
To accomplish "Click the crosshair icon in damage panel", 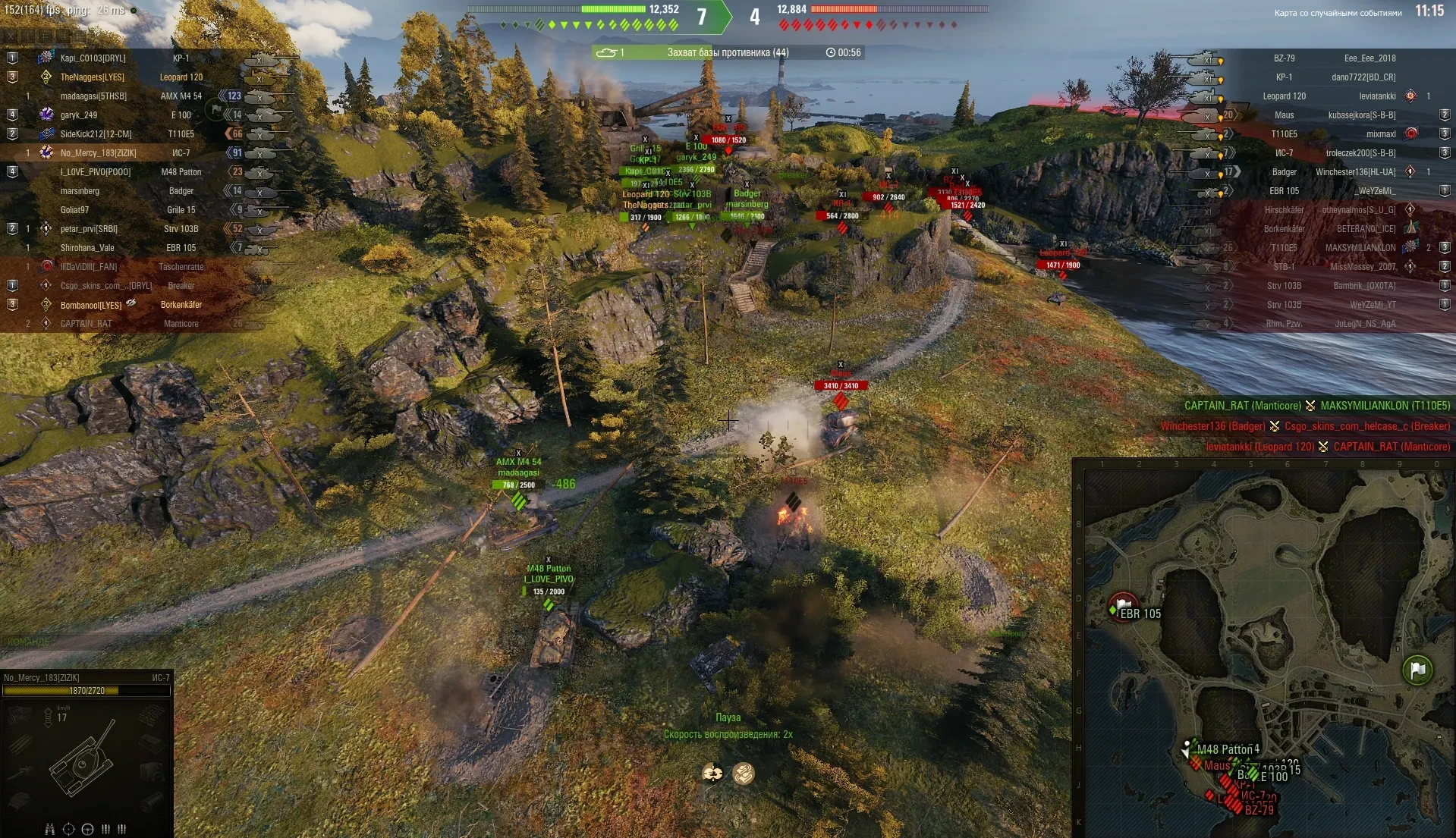I will (x=68, y=829).
